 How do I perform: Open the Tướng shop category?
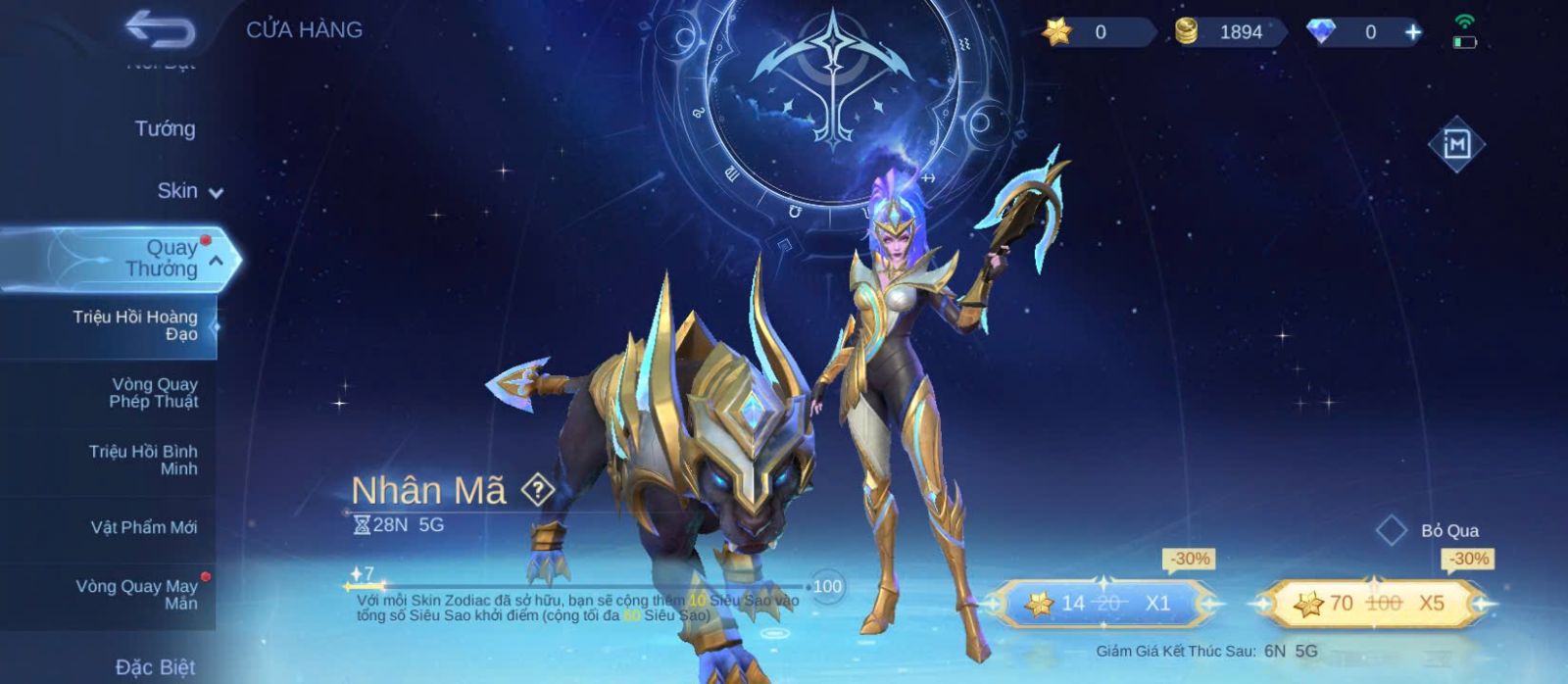tap(165, 128)
